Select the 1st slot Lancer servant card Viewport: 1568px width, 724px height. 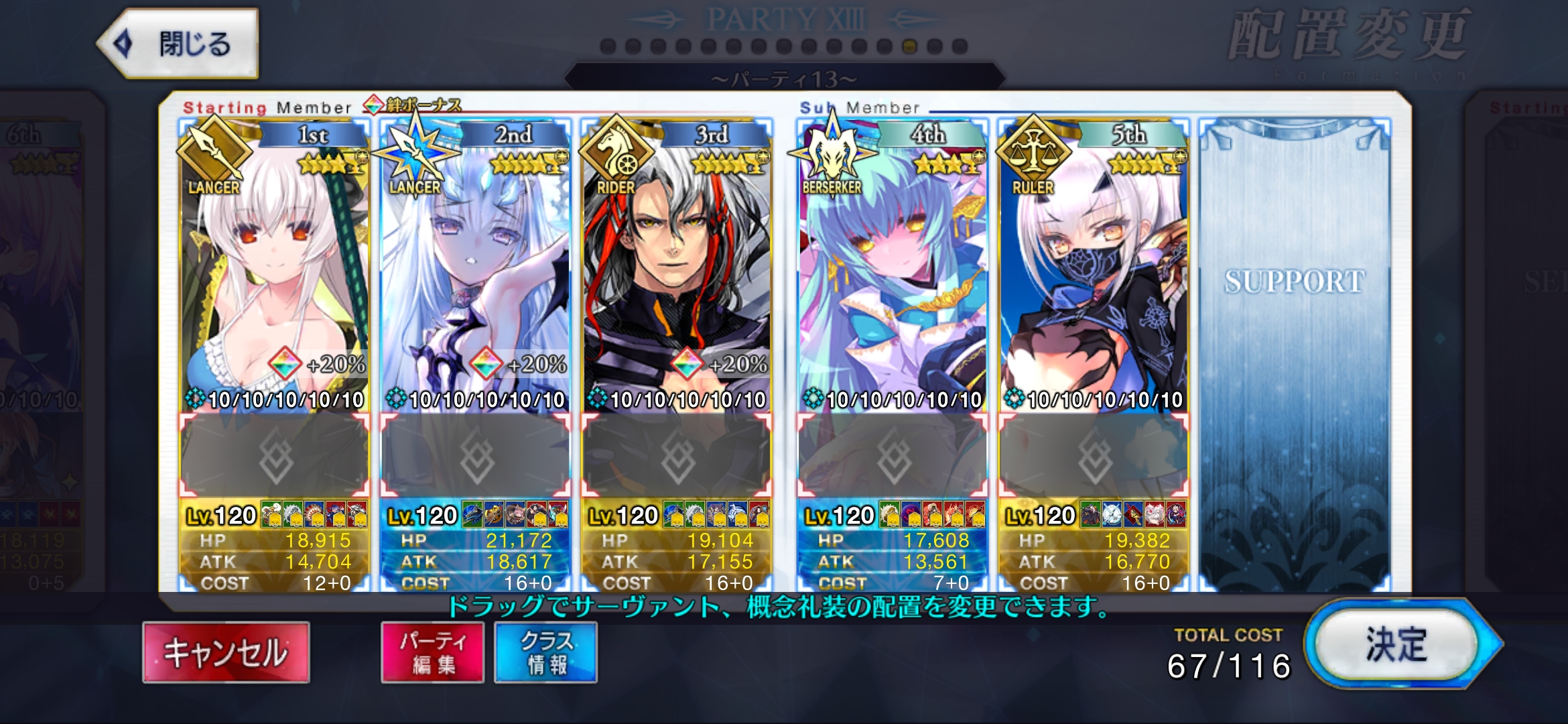pos(274,268)
